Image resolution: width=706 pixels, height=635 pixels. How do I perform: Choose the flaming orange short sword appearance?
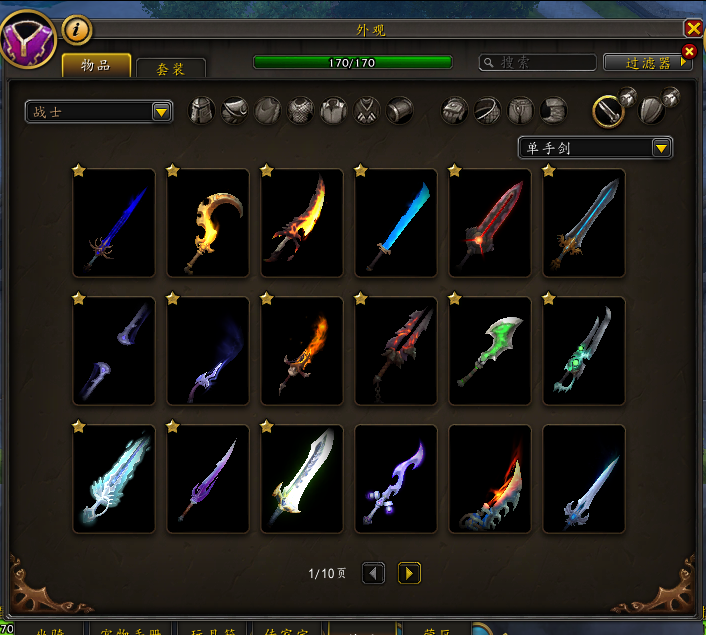click(x=302, y=351)
